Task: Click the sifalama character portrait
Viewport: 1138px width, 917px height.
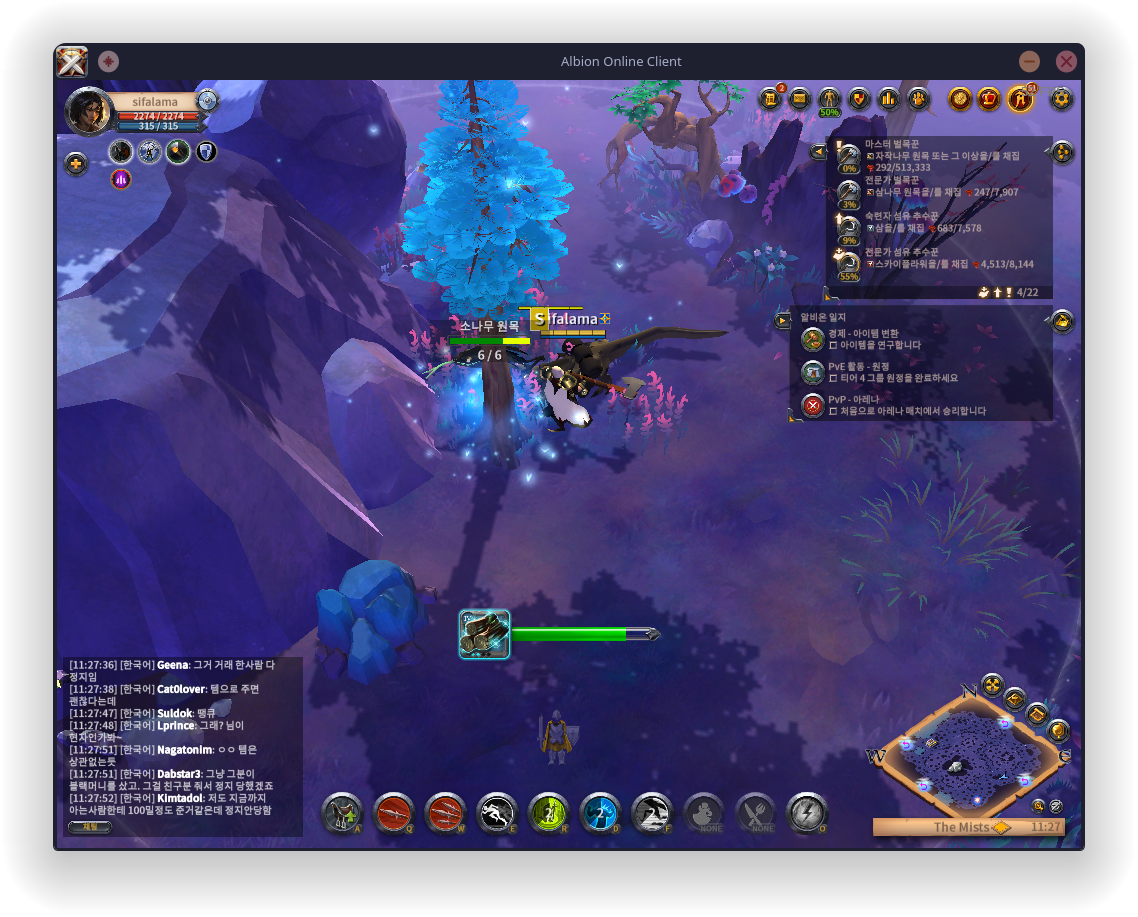Action: 88,110
